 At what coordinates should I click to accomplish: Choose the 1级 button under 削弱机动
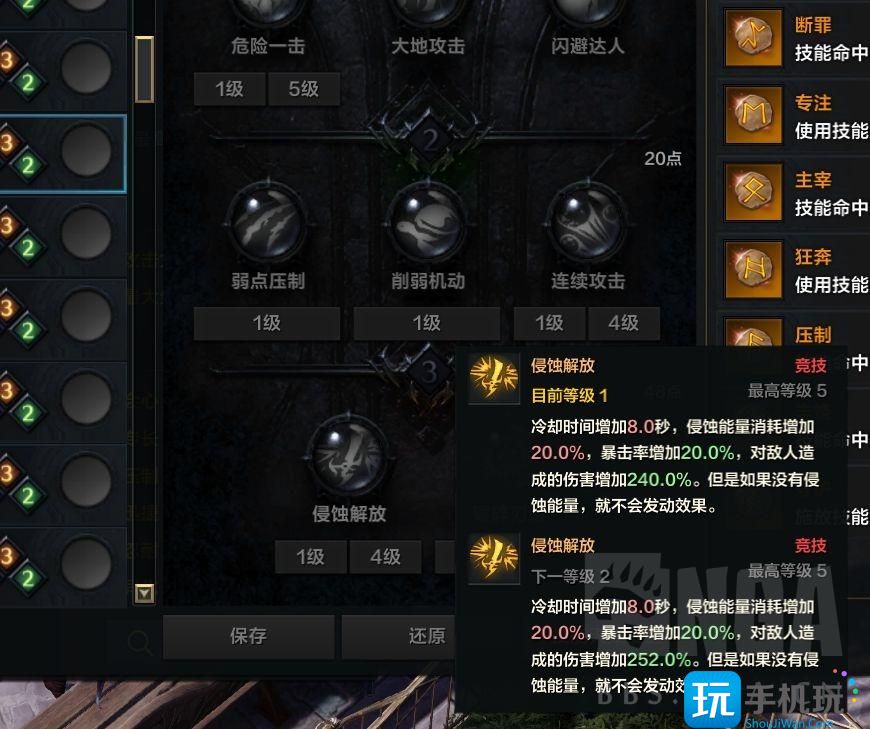426,323
